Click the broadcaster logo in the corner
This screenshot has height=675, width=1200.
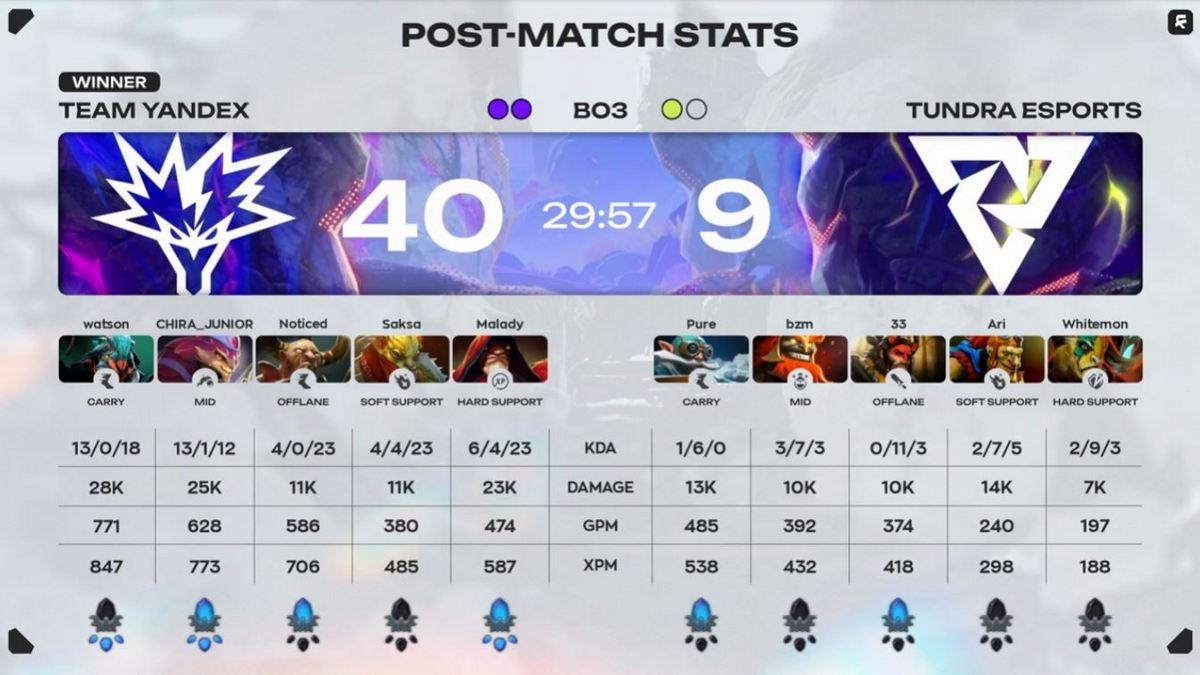click(x=1178, y=23)
